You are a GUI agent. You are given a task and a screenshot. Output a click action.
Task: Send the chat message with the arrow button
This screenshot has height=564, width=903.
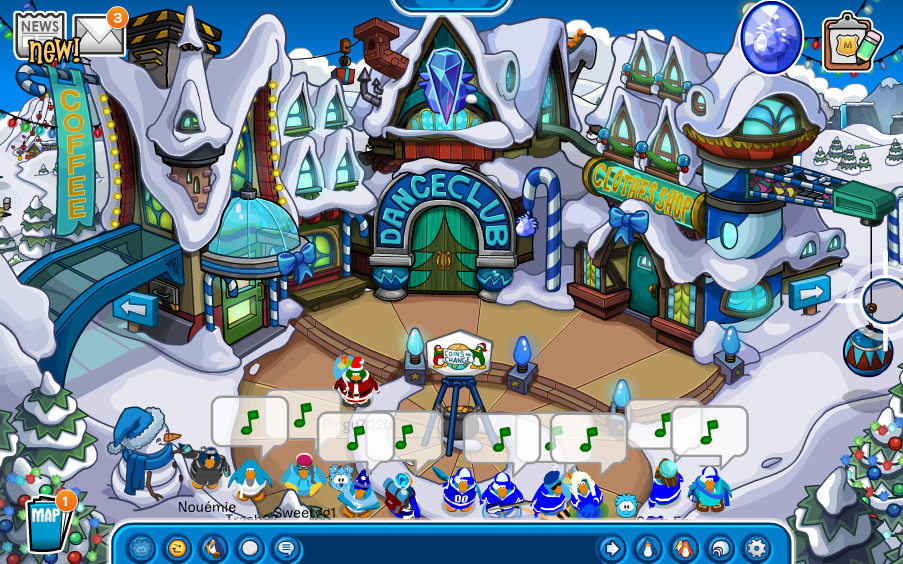pos(611,548)
